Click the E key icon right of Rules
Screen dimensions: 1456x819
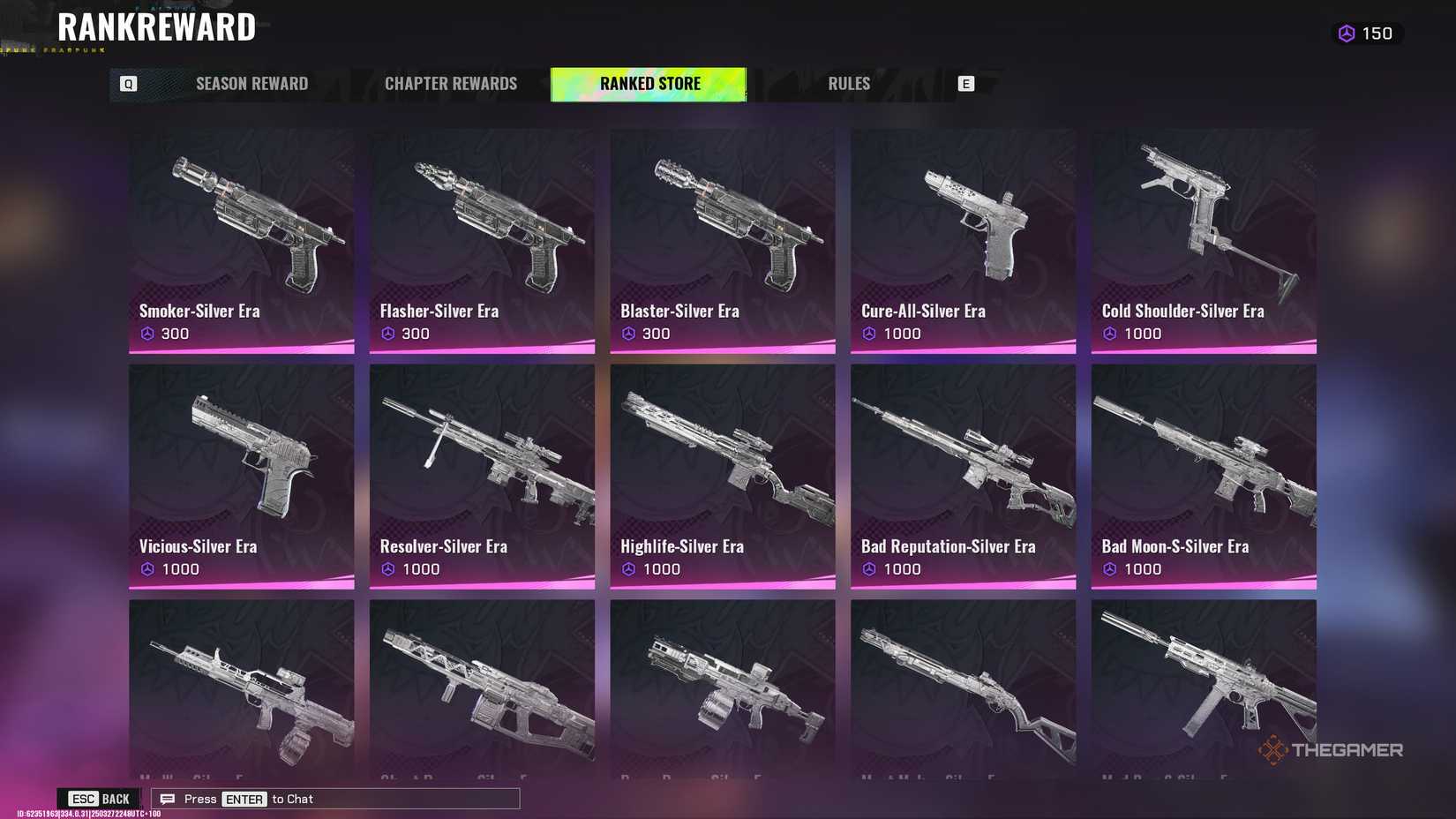point(966,83)
